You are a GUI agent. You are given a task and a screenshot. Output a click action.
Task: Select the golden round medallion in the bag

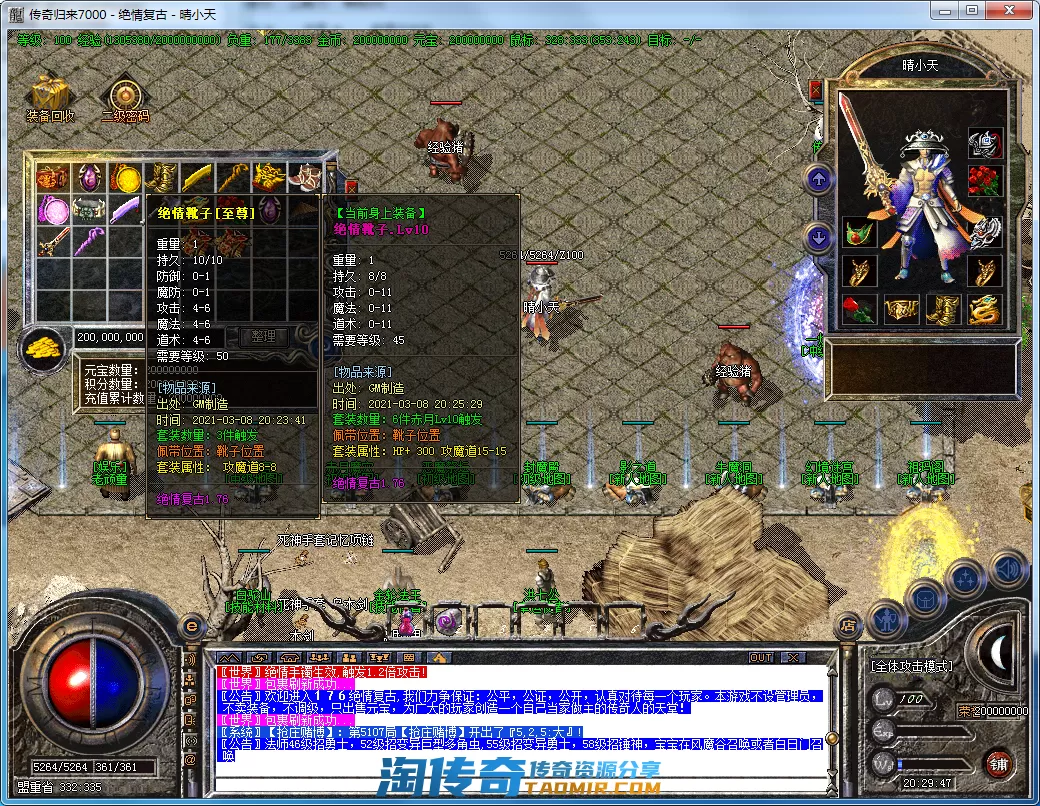(x=124, y=178)
